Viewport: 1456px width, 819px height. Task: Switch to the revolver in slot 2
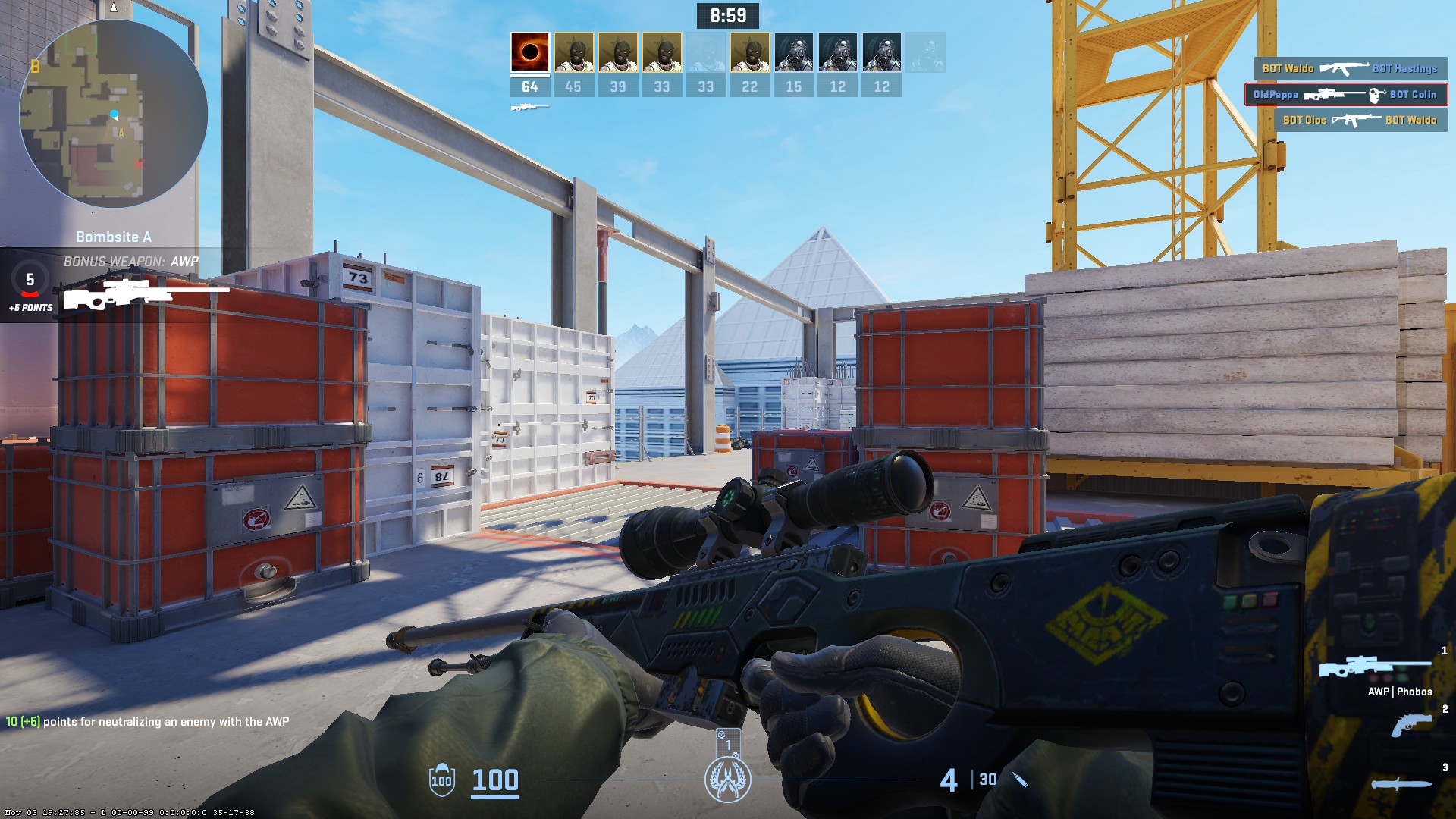click(x=1412, y=725)
